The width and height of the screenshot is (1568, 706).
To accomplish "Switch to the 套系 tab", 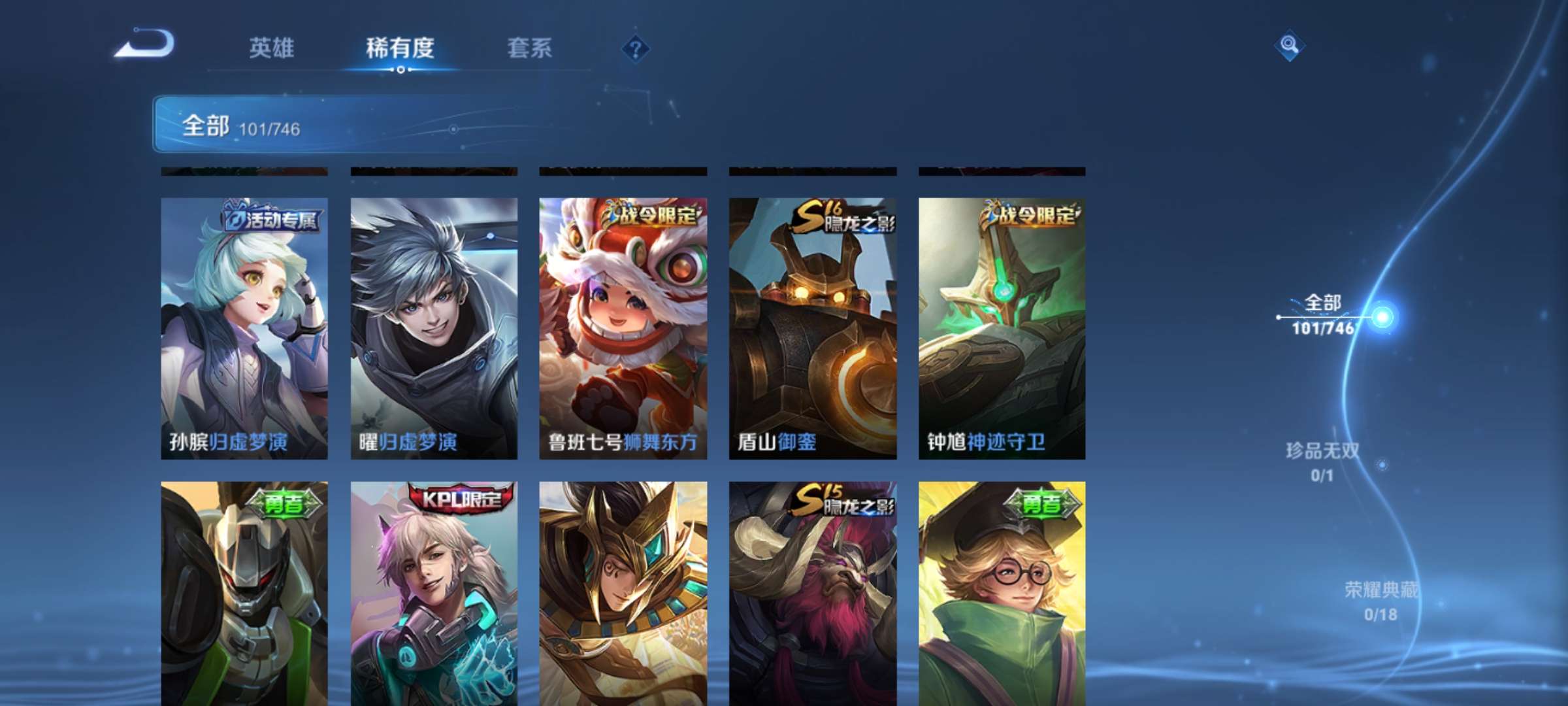I will pyautogui.click(x=531, y=46).
